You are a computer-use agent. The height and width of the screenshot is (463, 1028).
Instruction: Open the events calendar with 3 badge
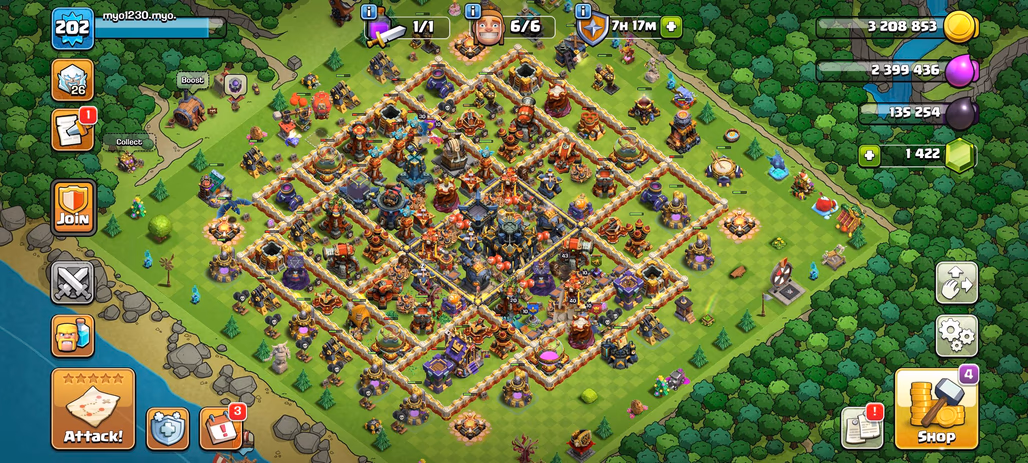(x=220, y=427)
